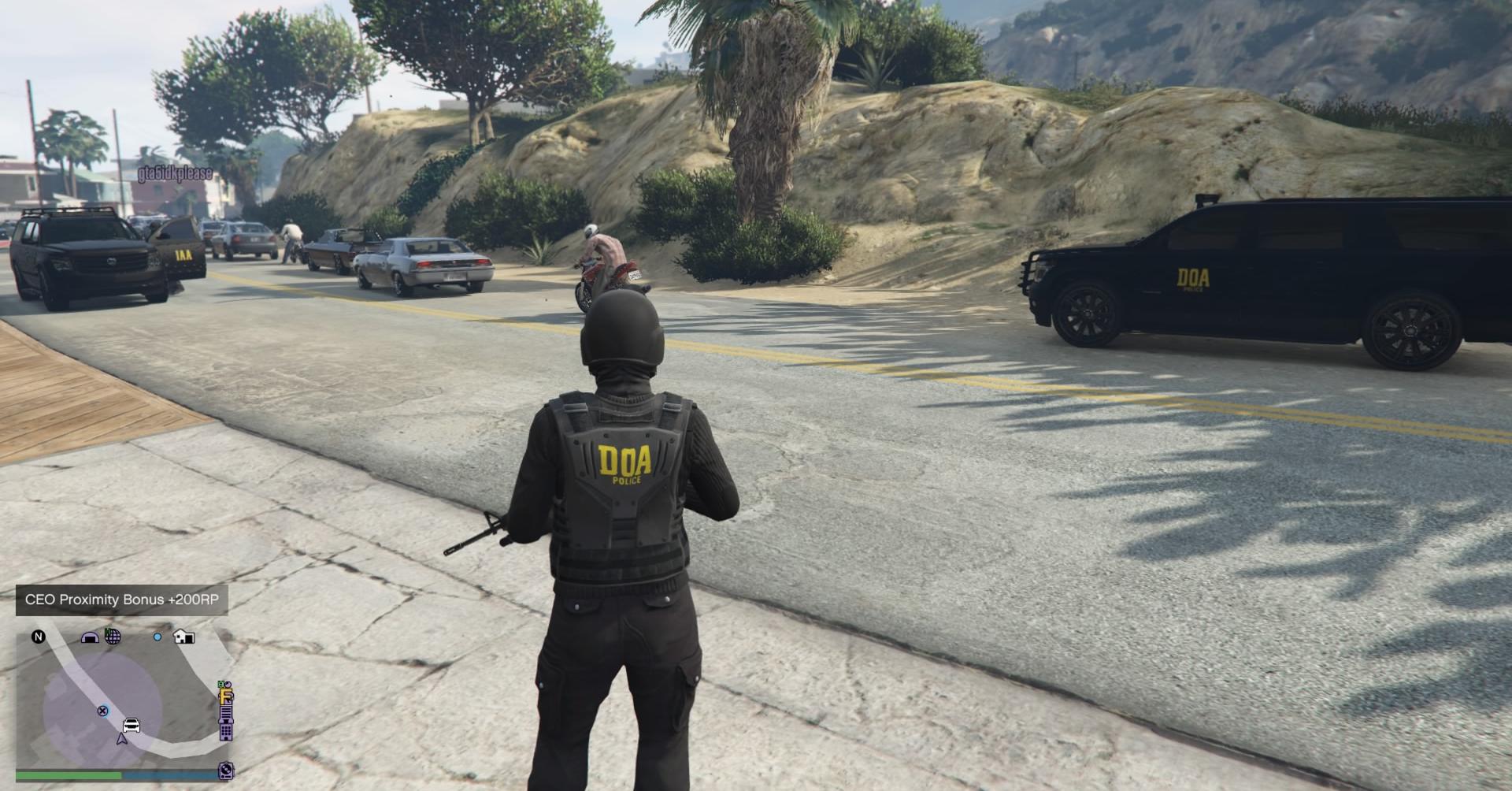Click the N compass icon on the minimap

point(39,637)
